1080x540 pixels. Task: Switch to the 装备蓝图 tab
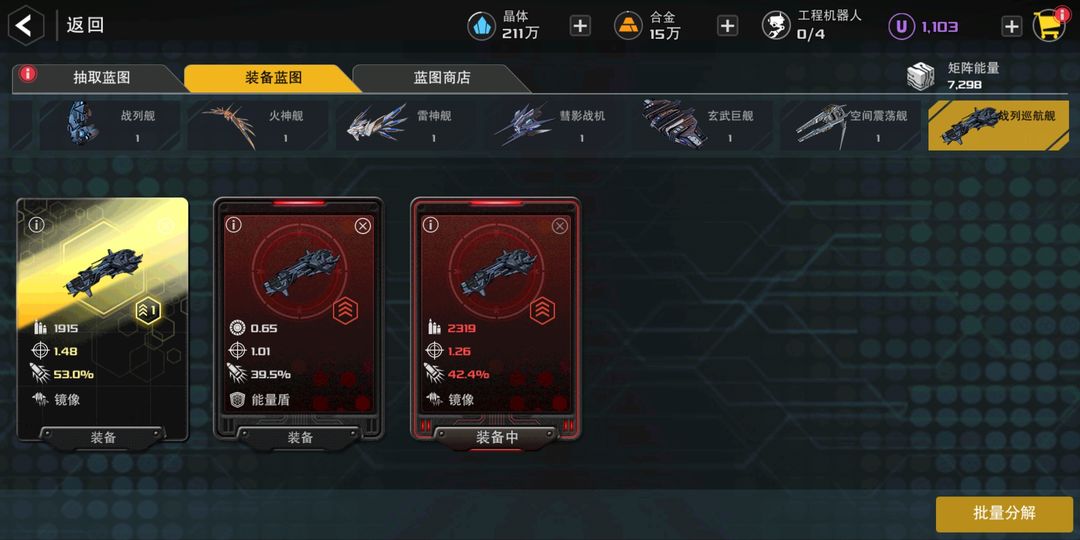[272, 77]
